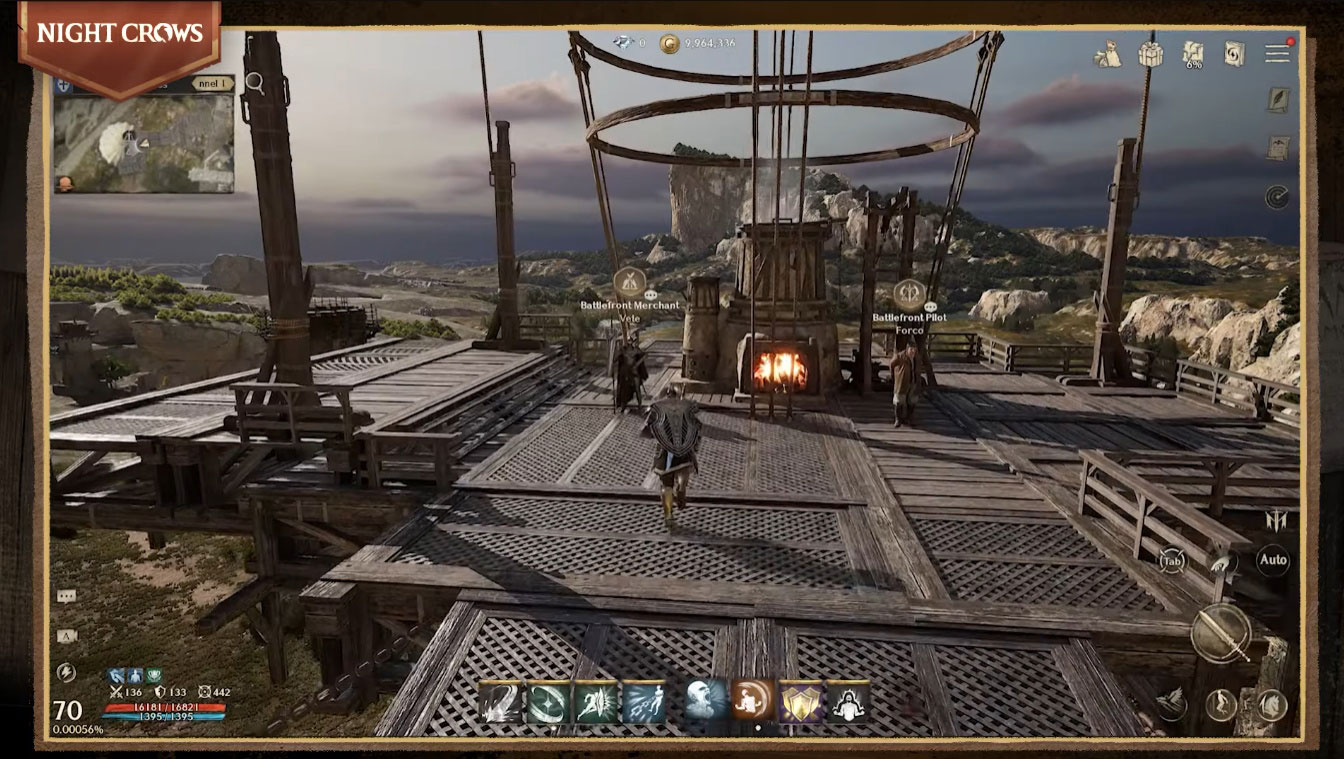Image resolution: width=1344 pixels, height=759 pixels.
Task: Open the gift box rewards icon
Action: click(1151, 54)
